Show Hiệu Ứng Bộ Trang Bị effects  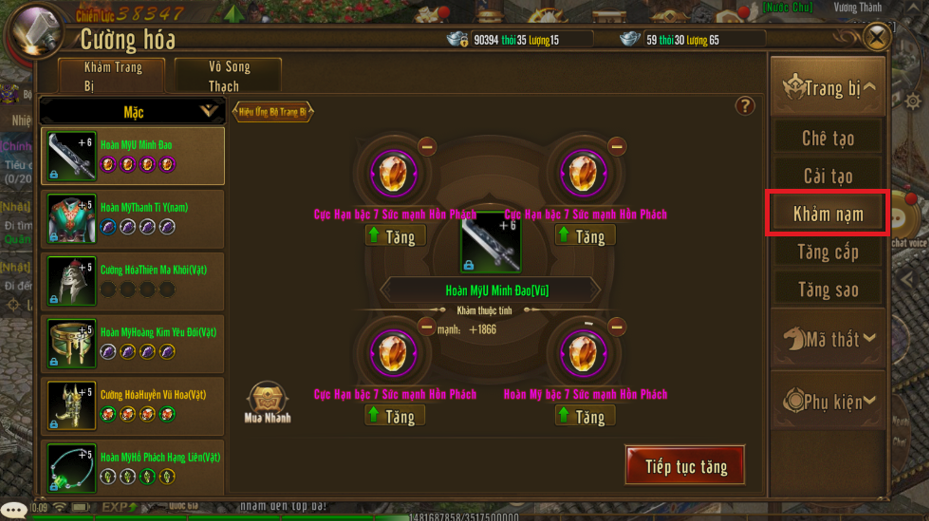pos(272,112)
